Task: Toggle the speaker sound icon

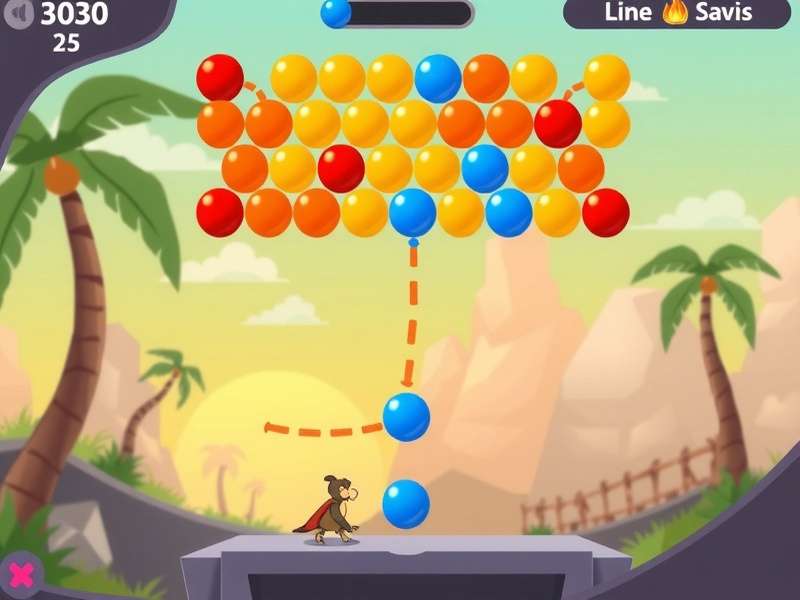Action: (x=21, y=13)
